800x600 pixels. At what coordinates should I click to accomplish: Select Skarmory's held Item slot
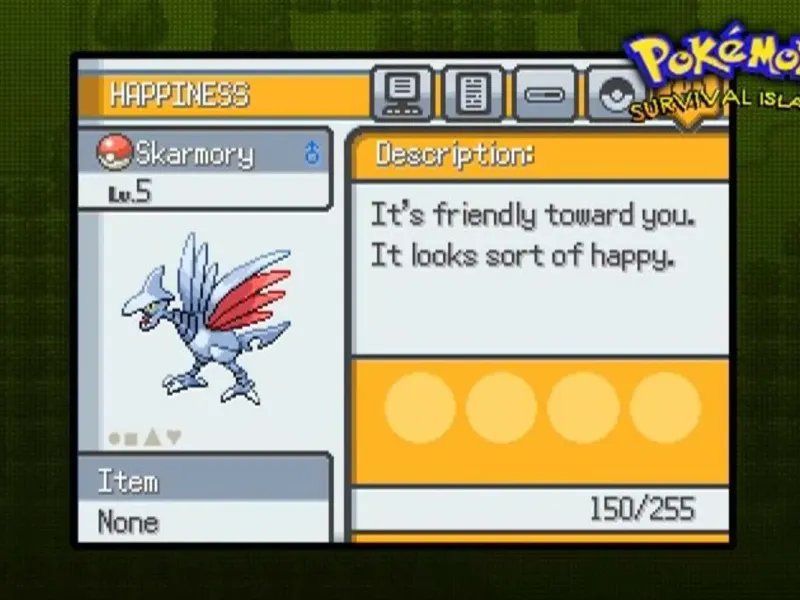(204, 500)
